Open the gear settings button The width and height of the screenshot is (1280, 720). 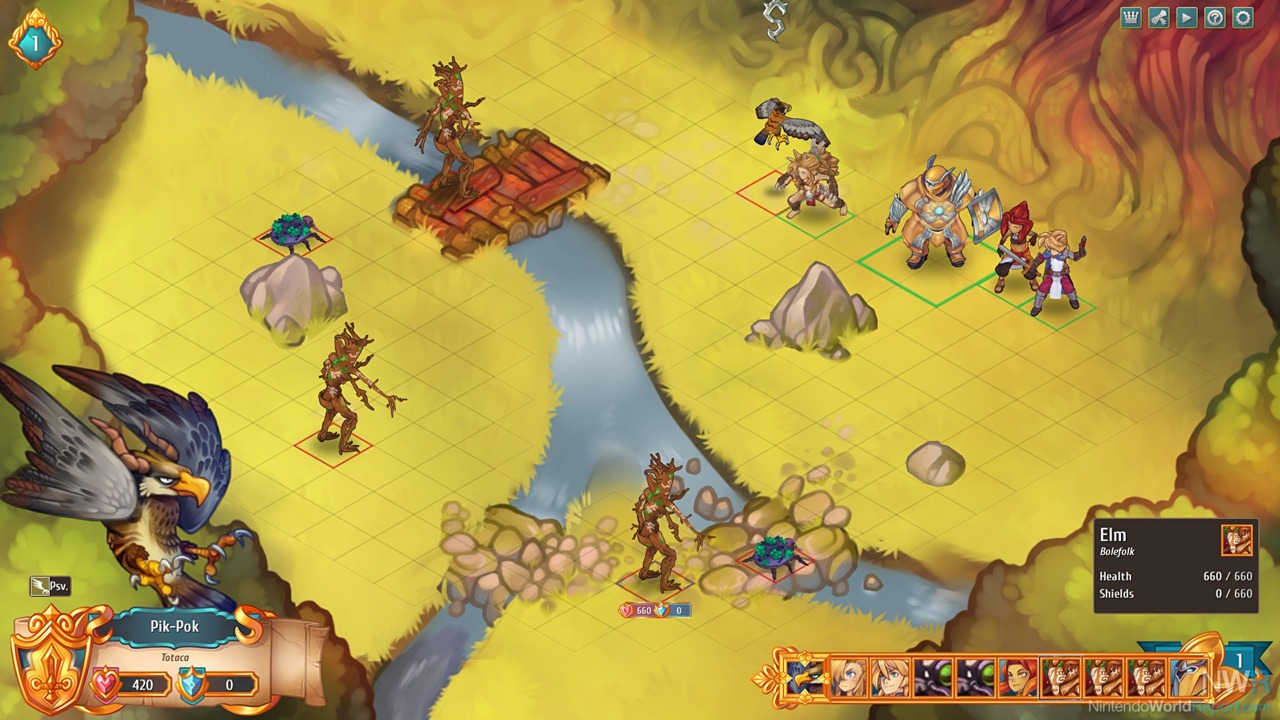pos(1243,17)
